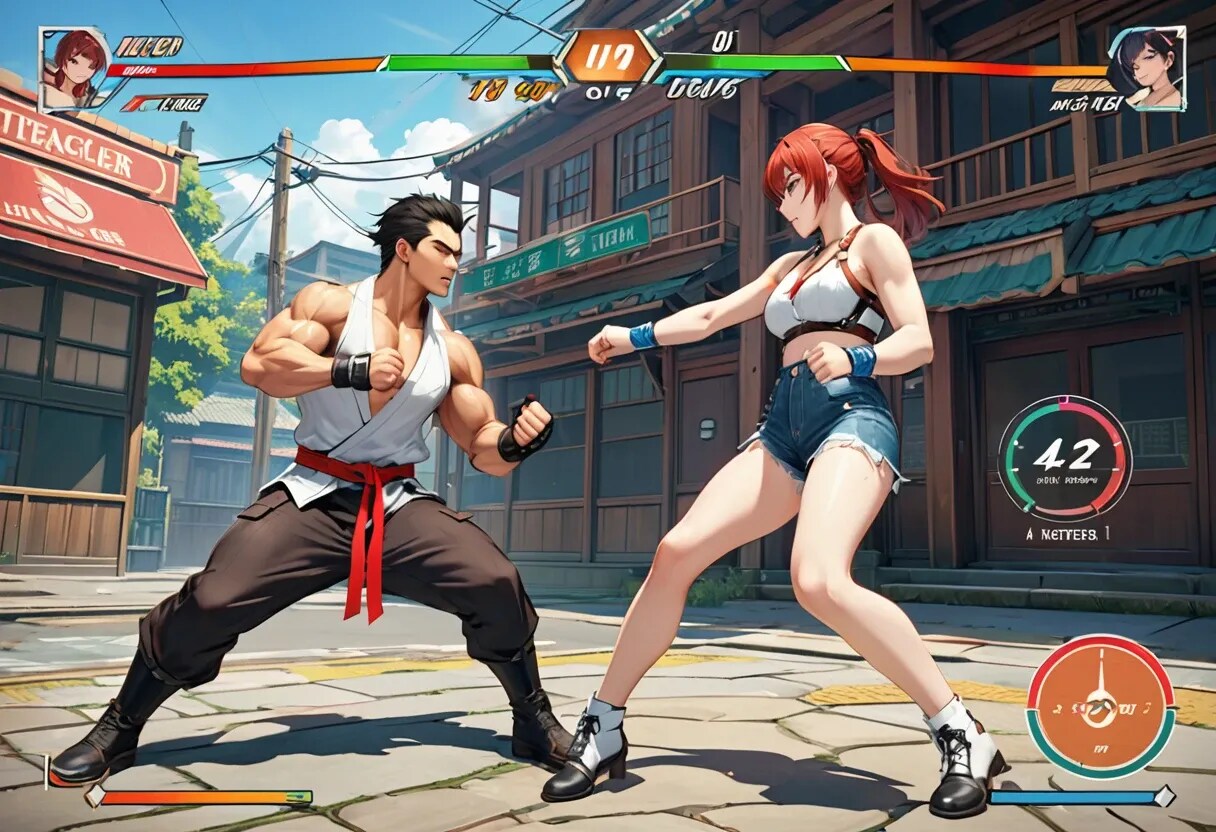
Task: Click the red-haired fighter portrait
Action: click(x=75, y=68)
